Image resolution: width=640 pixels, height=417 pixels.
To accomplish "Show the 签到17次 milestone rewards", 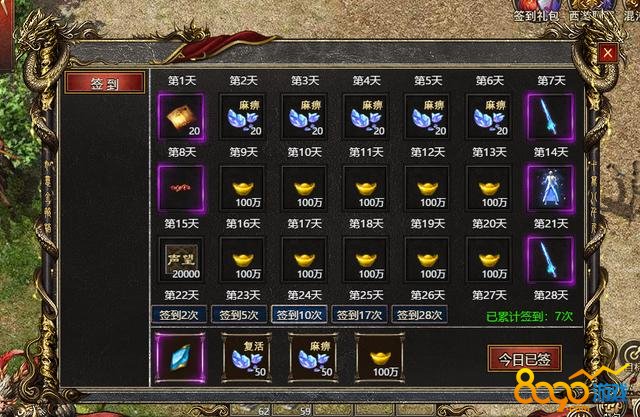I will pos(360,314).
